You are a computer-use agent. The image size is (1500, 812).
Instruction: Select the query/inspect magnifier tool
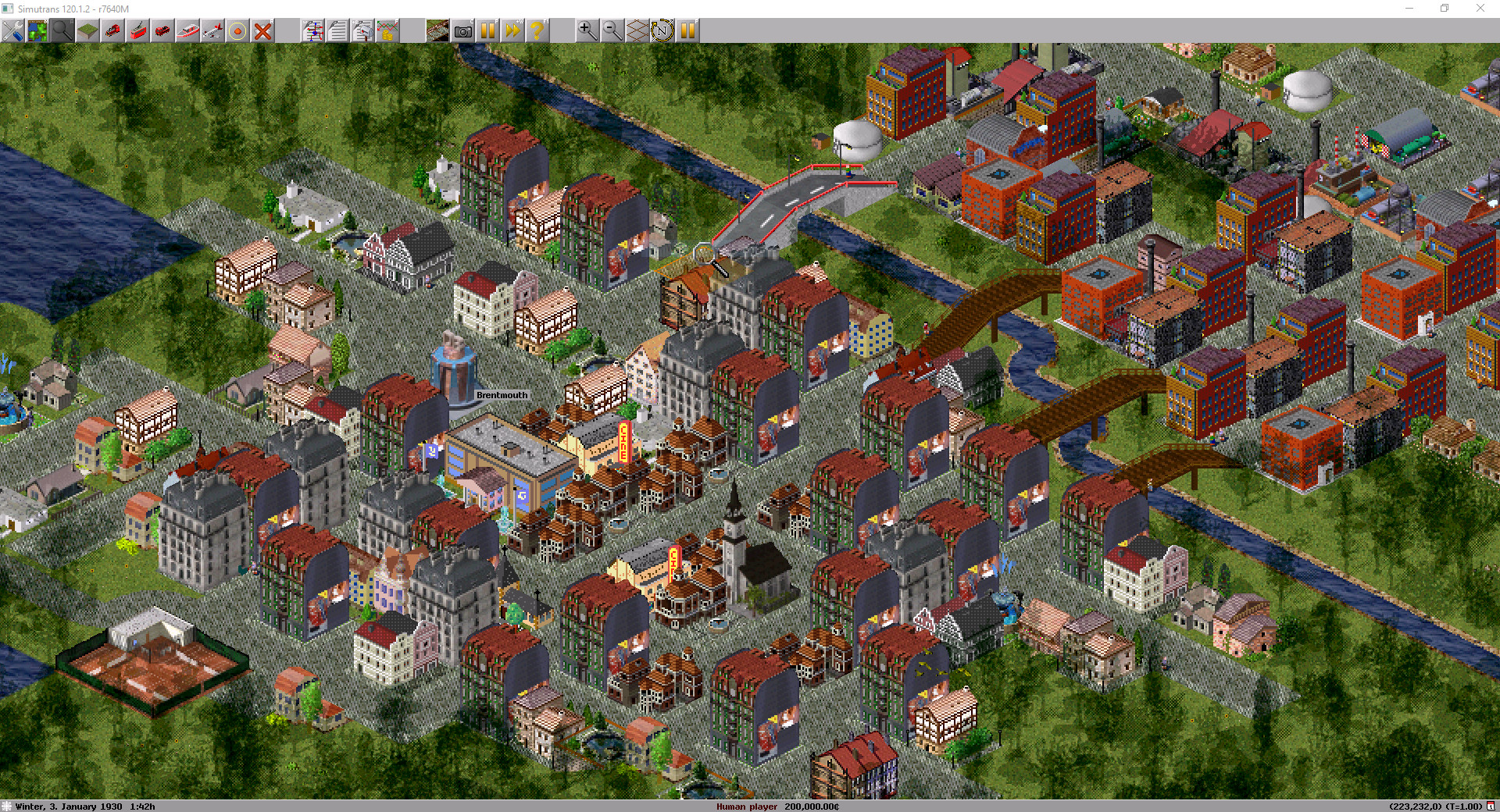click(62, 31)
